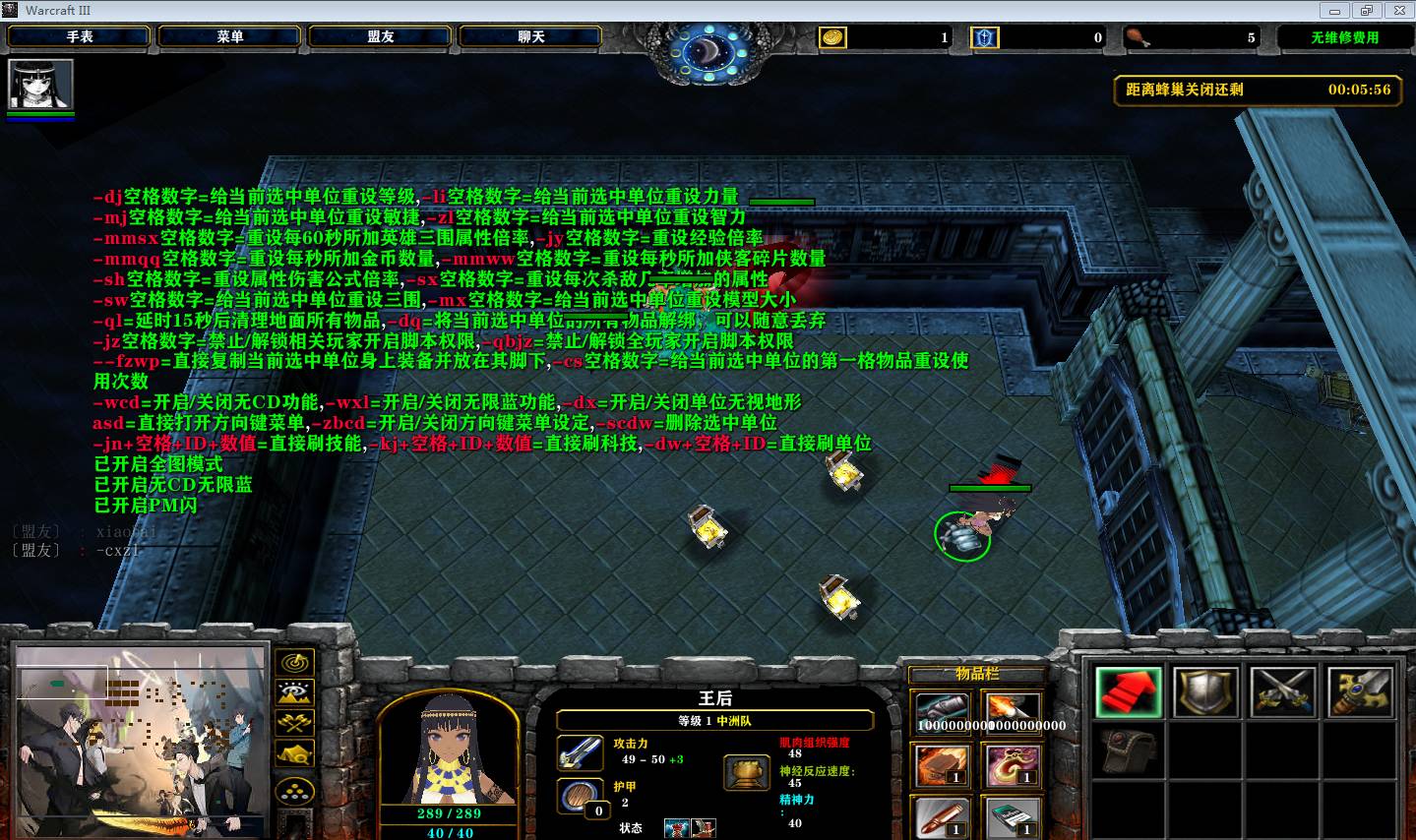This screenshot has width=1416, height=840.
Task: Open the 菜单 main menu
Action: [x=230, y=36]
